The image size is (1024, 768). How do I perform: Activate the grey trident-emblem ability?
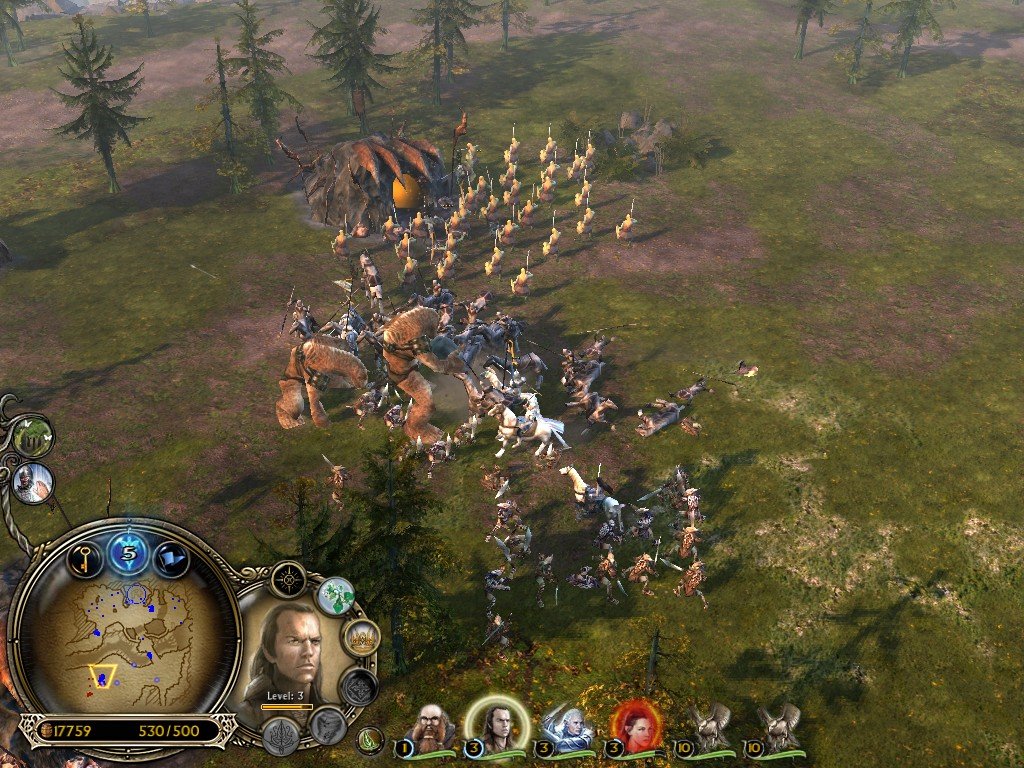pyautogui.click(x=281, y=735)
